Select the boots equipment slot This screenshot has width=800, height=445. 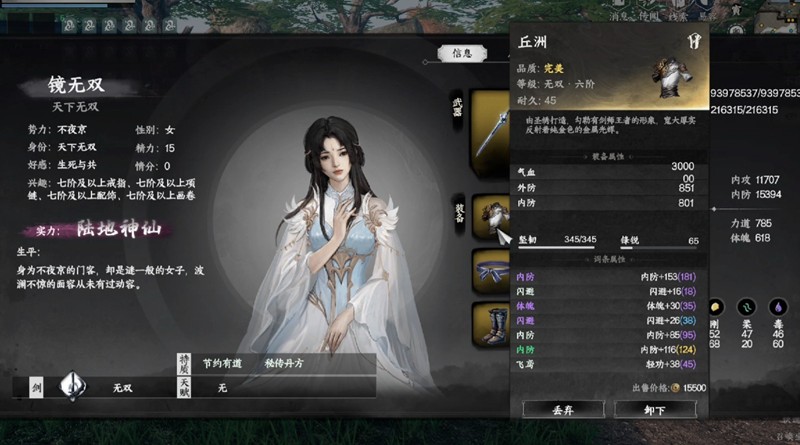click(492, 322)
